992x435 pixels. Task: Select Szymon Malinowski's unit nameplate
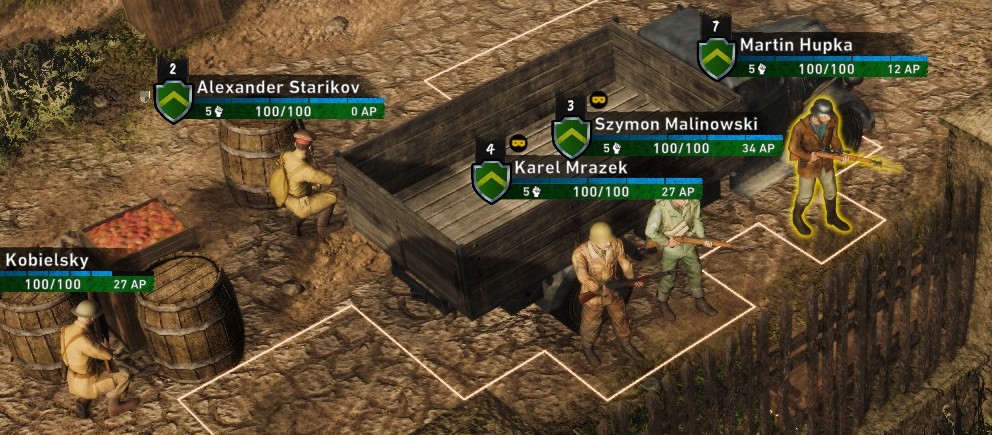(x=674, y=124)
